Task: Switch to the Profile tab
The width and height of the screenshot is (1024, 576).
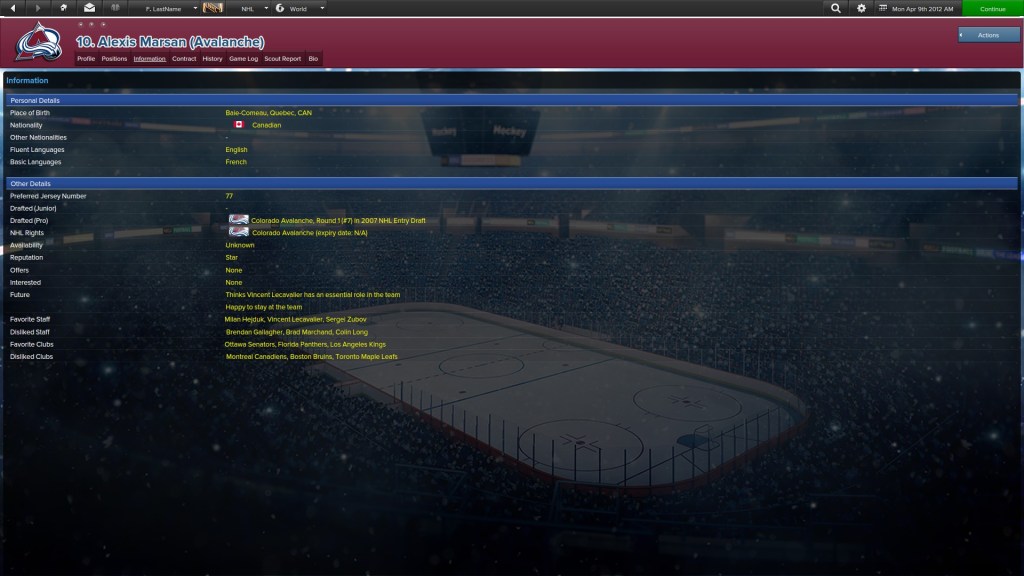Action: (86, 59)
